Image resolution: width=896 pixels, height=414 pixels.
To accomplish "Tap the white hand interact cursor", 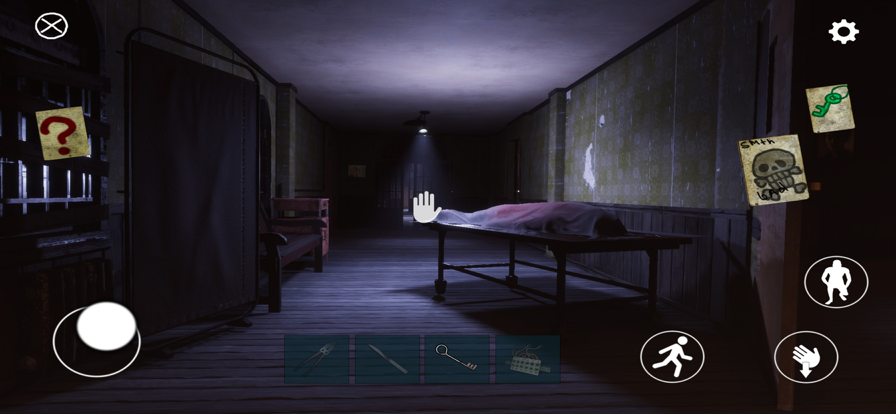I will (x=427, y=207).
